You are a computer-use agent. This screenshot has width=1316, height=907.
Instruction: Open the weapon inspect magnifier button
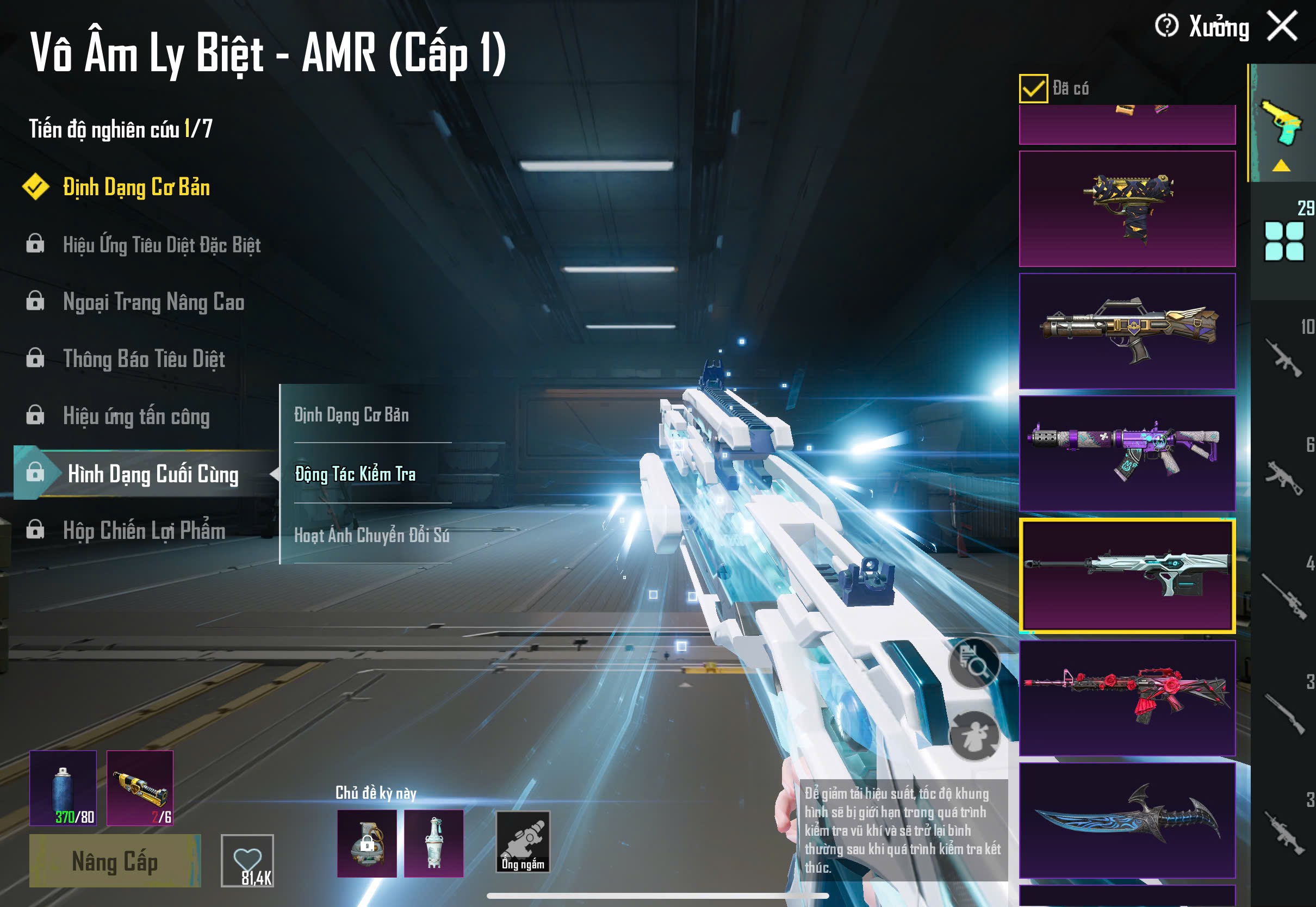pyautogui.click(x=974, y=663)
